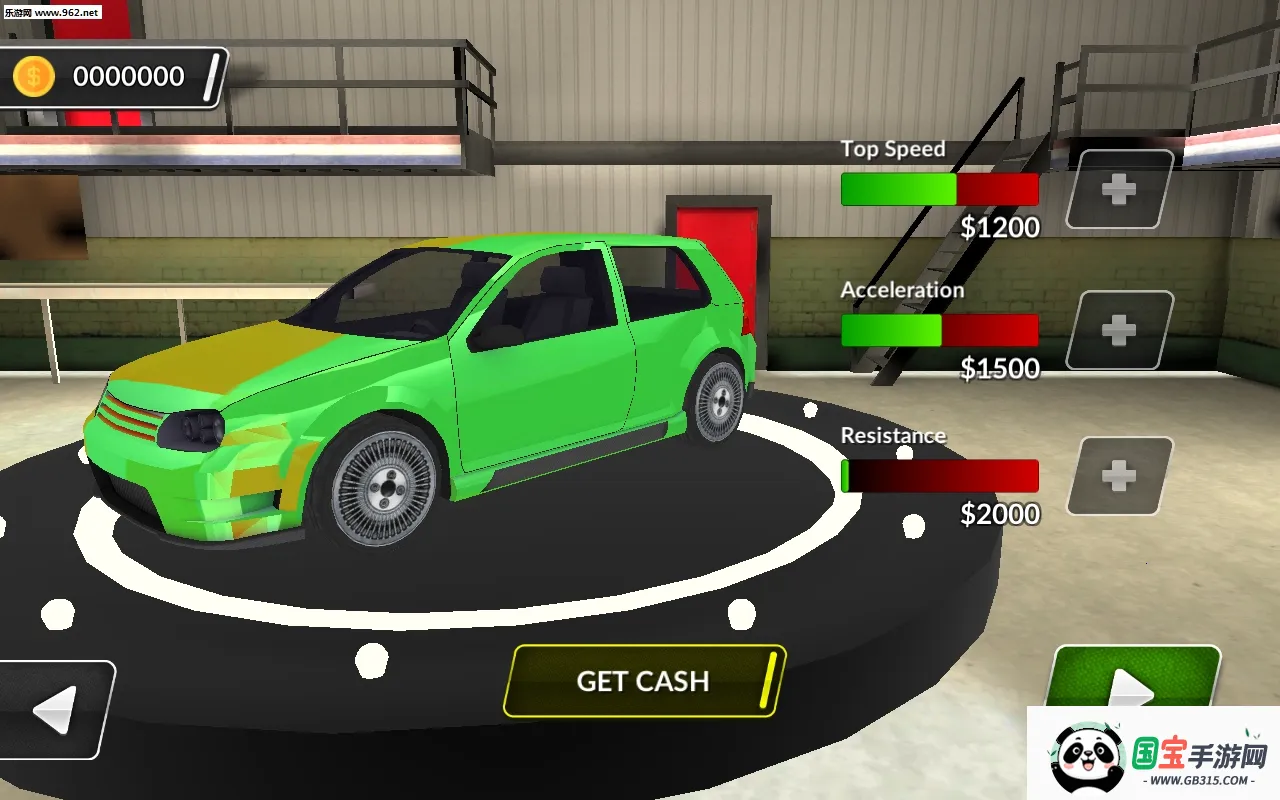Click the Top Speed progress bar
1280x800 pixels.
tap(940, 190)
